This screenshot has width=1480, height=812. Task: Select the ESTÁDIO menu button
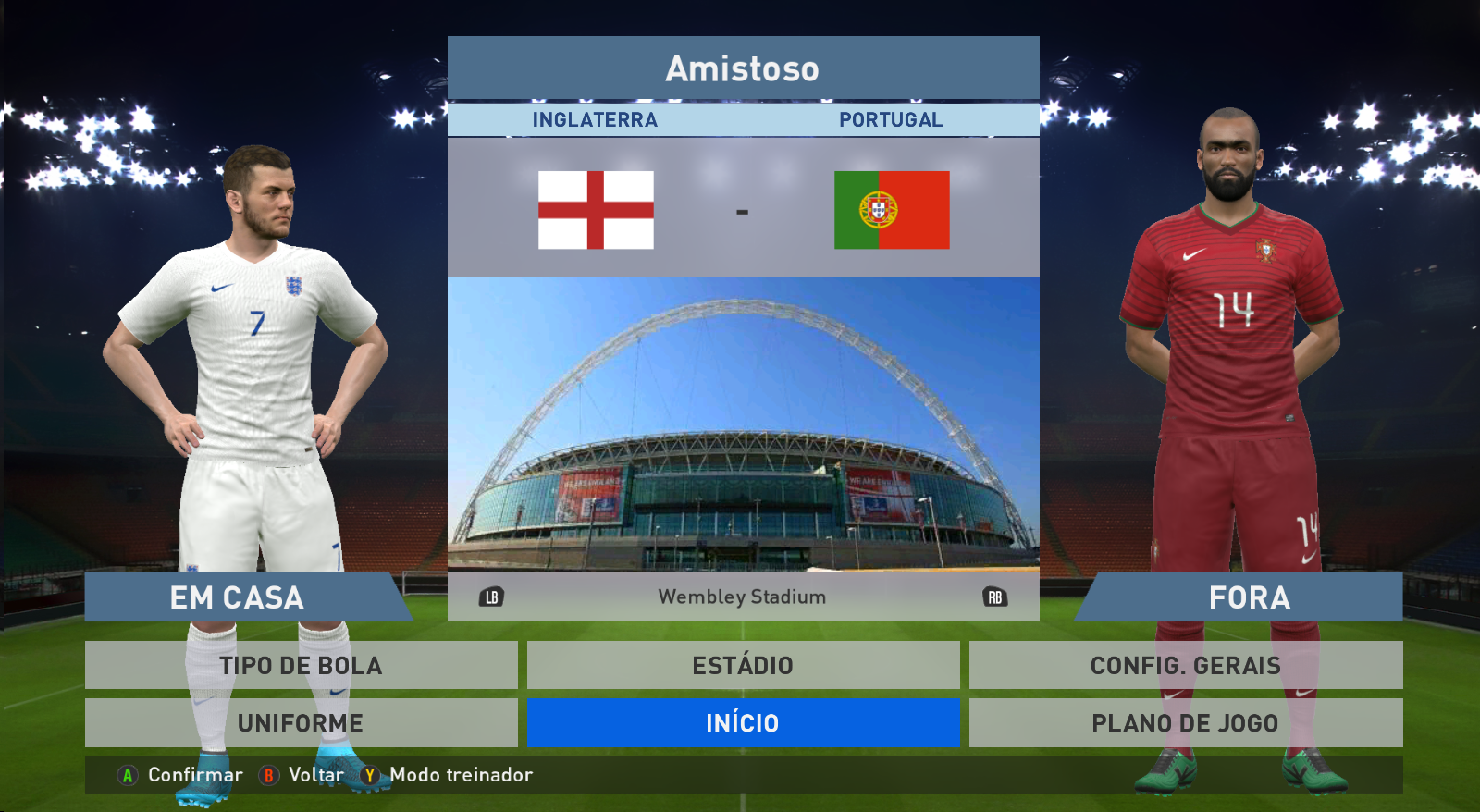pos(743,665)
